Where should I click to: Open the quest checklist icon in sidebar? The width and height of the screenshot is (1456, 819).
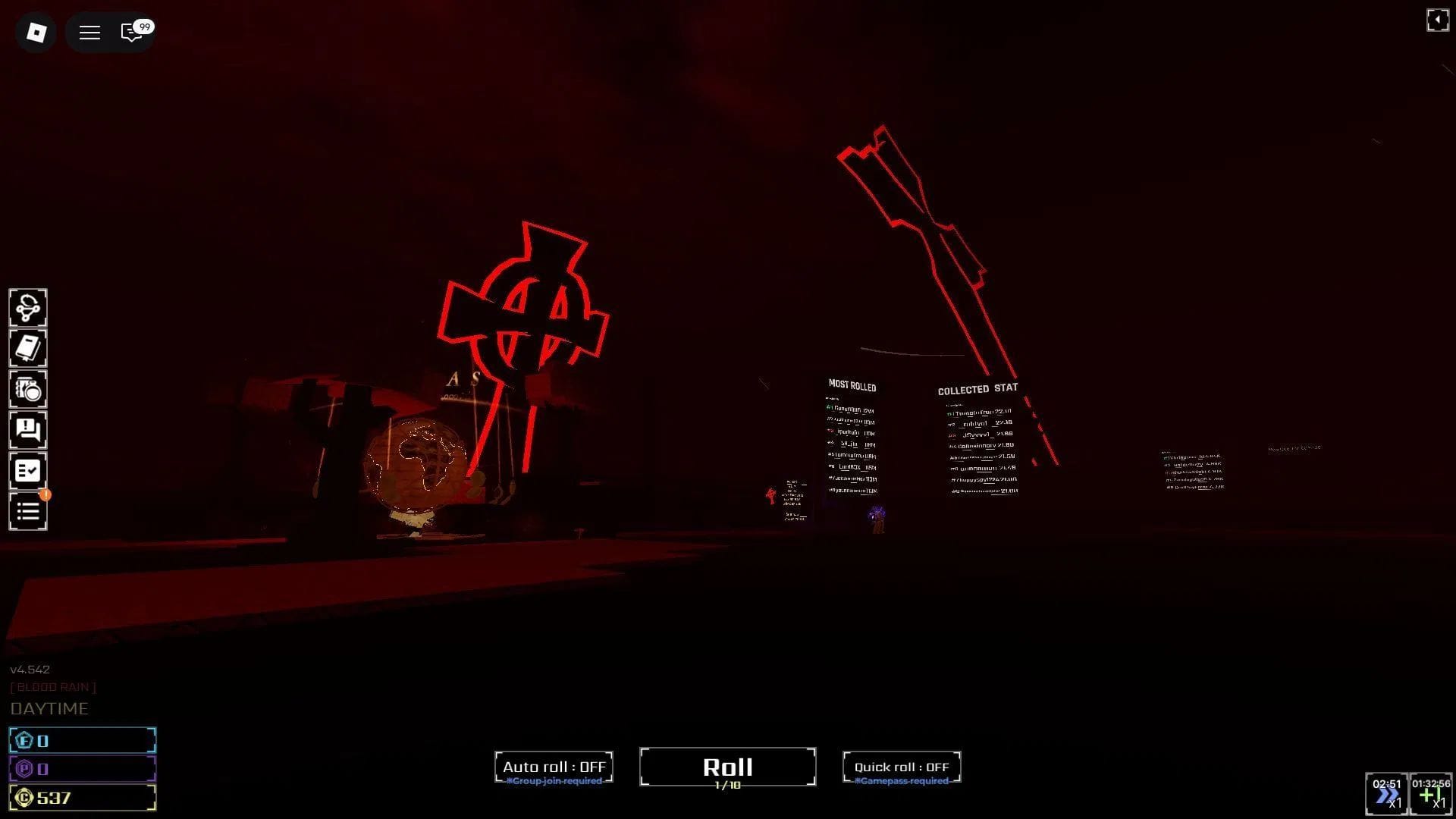[28, 471]
